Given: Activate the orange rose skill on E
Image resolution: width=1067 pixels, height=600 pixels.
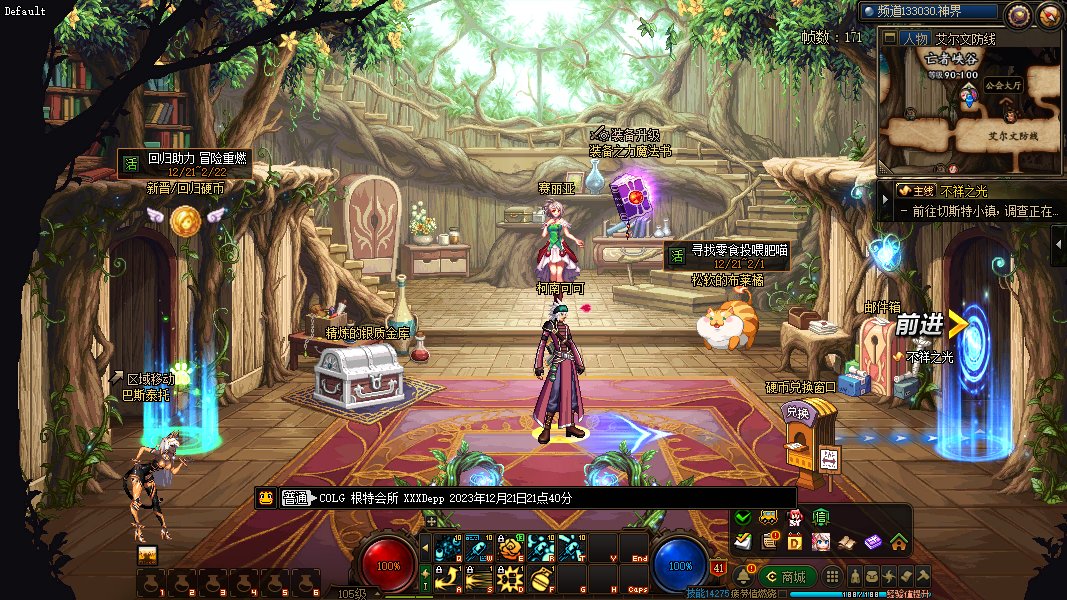Looking at the screenshot, I should [511, 547].
